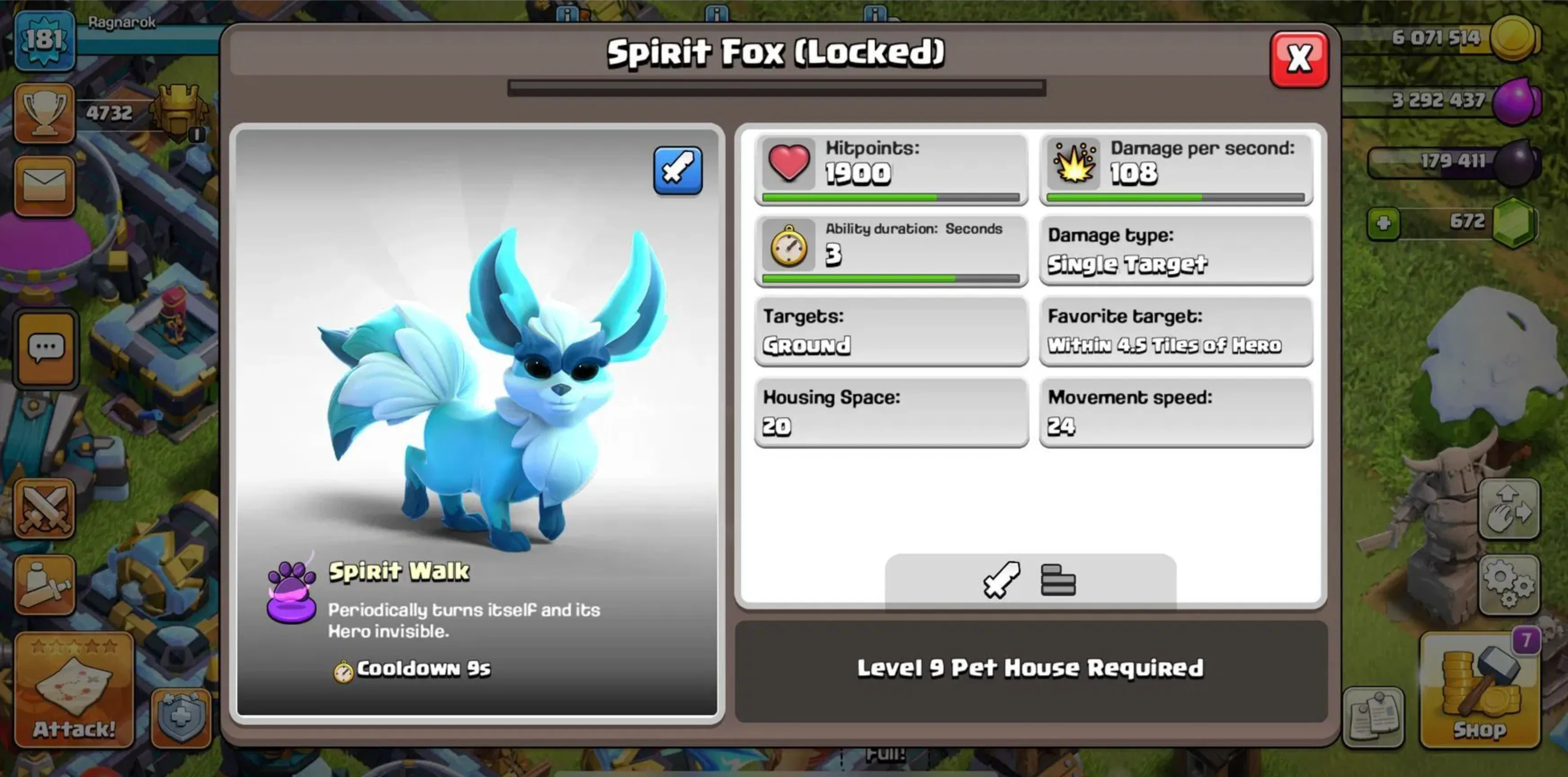Open the inbox envelope icon

[x=45, y=186]
